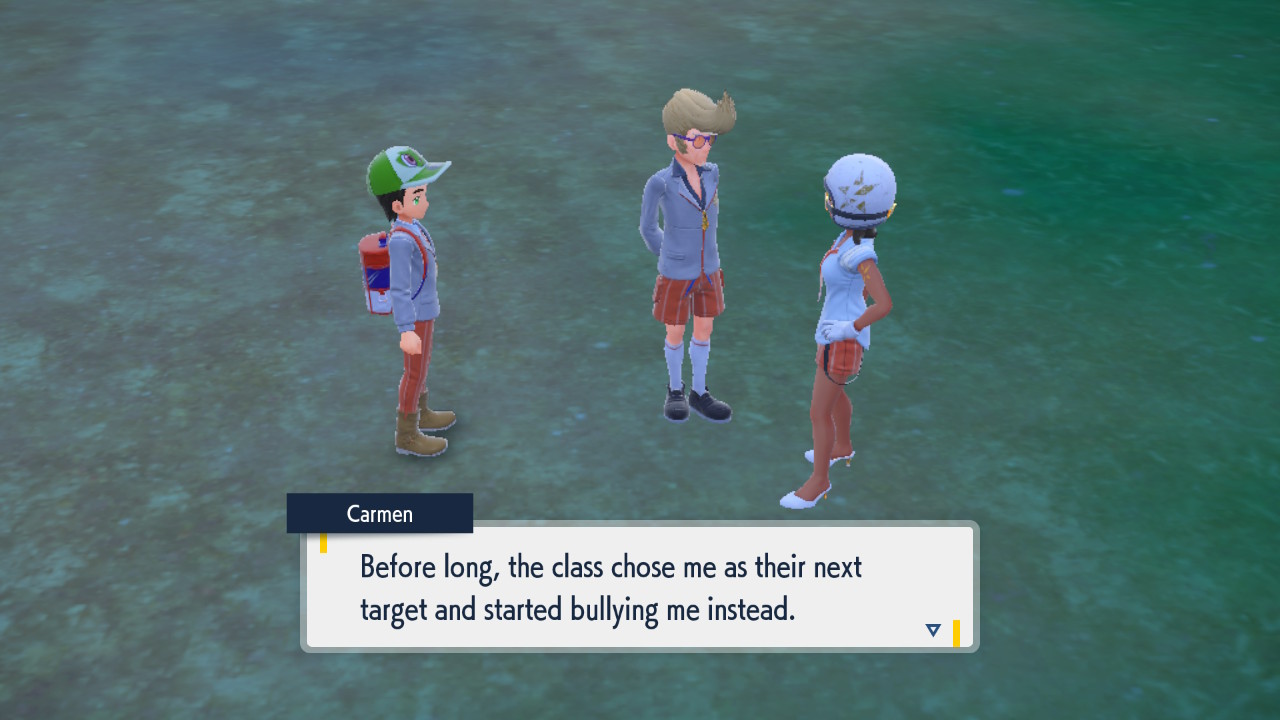Advance dialogue with the down arrow indicator
1280x720 pixels.
[933, 630]
